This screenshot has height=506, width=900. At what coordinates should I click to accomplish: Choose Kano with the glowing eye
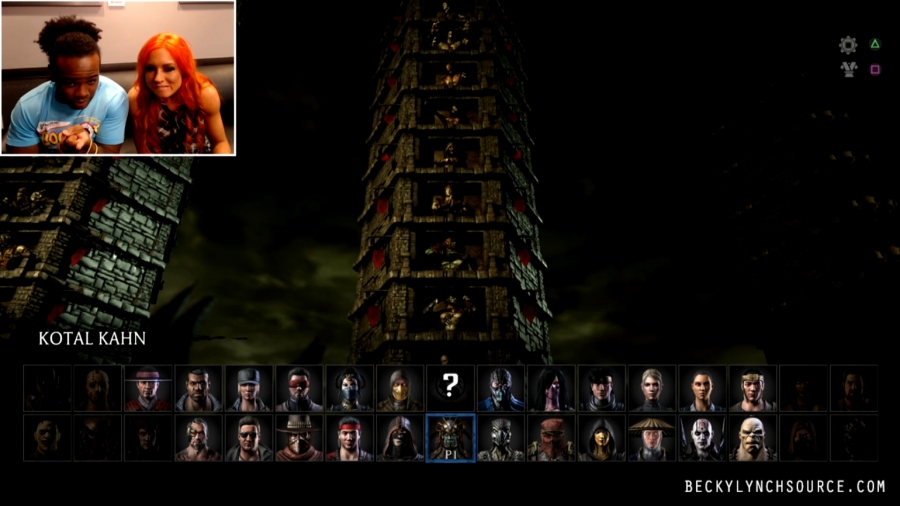(199, 439)
